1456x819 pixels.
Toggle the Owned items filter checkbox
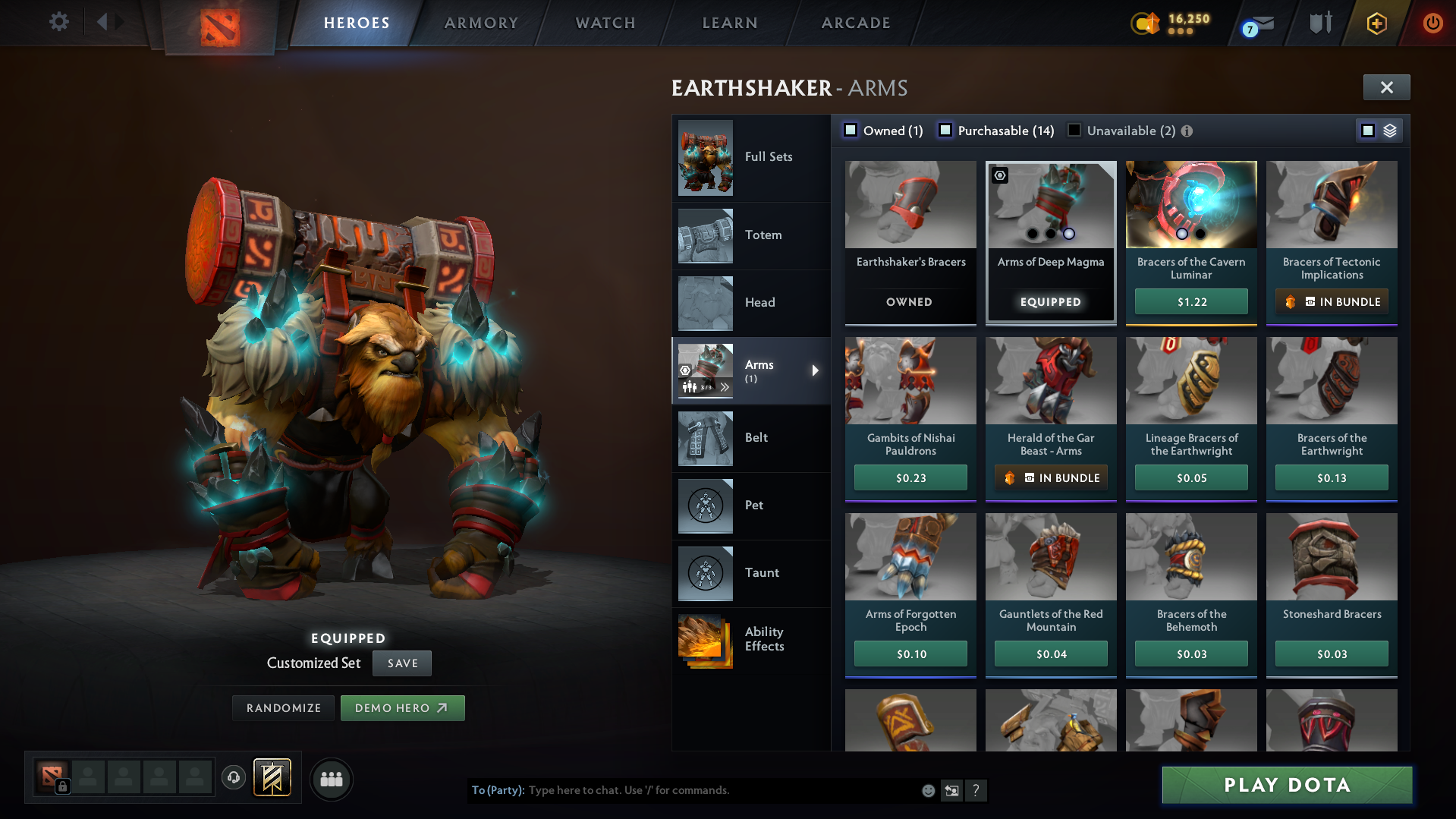pyautogui.click(x=851, y=130)
